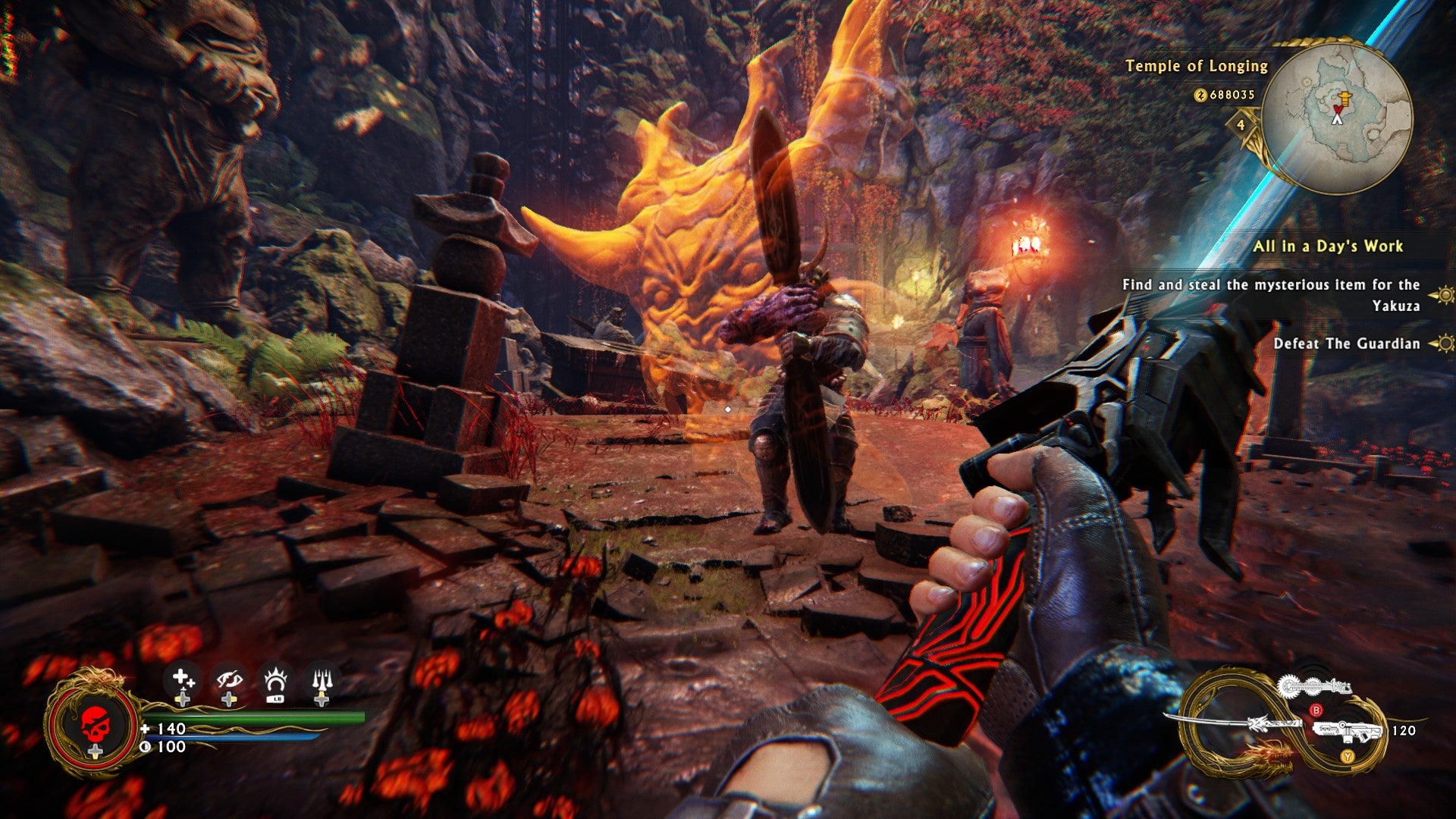Open the All in a Day's Work quest
The image size is (1456, 819).
(x=1327, y=246)
